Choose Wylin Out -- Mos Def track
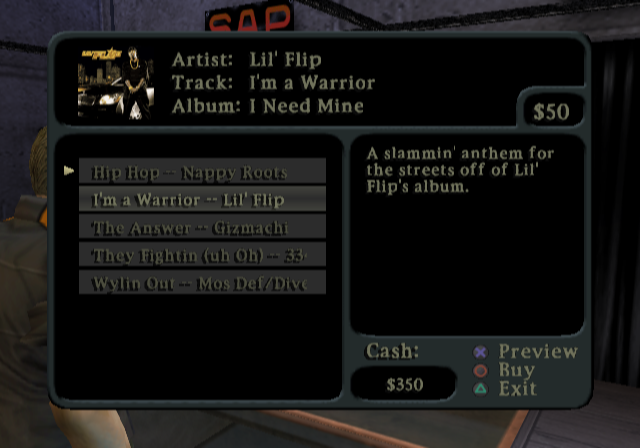The height and width of the screenshot is (448, 640). pyautogui.click(x=202, y=283)
